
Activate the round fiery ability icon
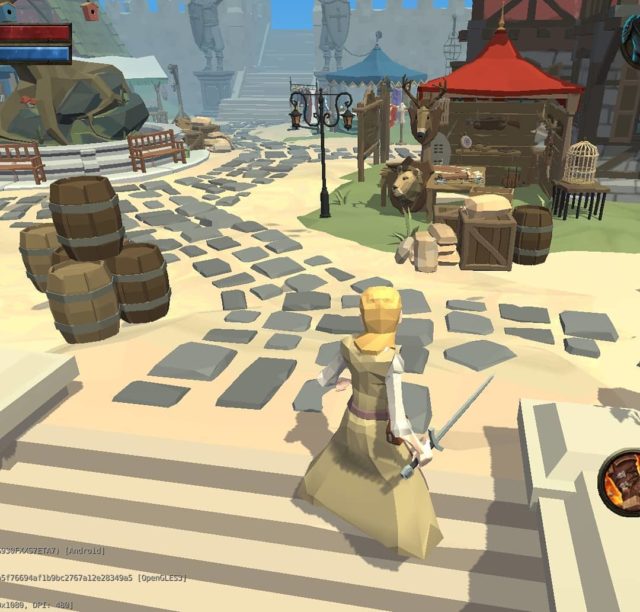pos(624,482)
